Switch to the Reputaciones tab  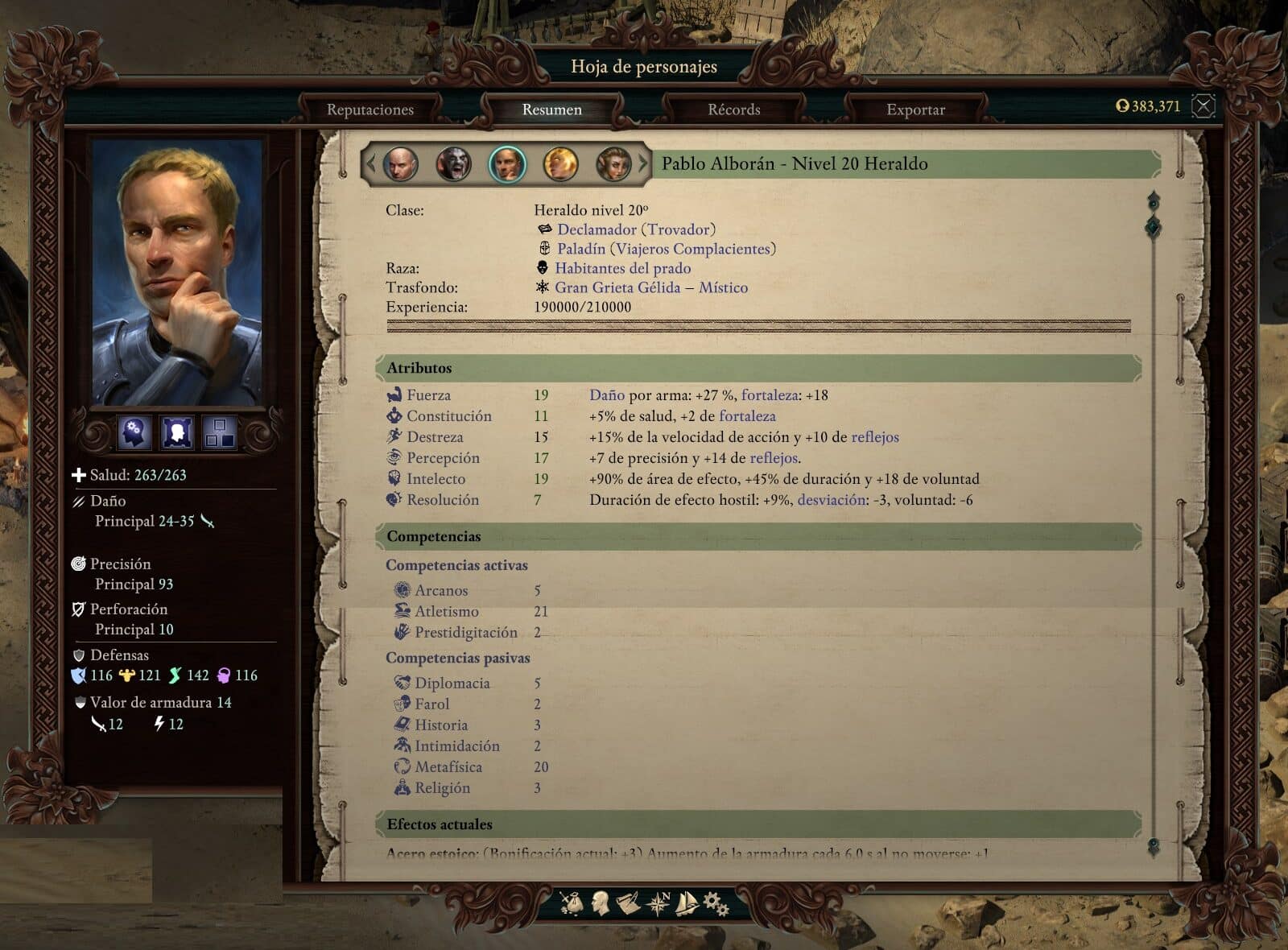click(369, 109)
